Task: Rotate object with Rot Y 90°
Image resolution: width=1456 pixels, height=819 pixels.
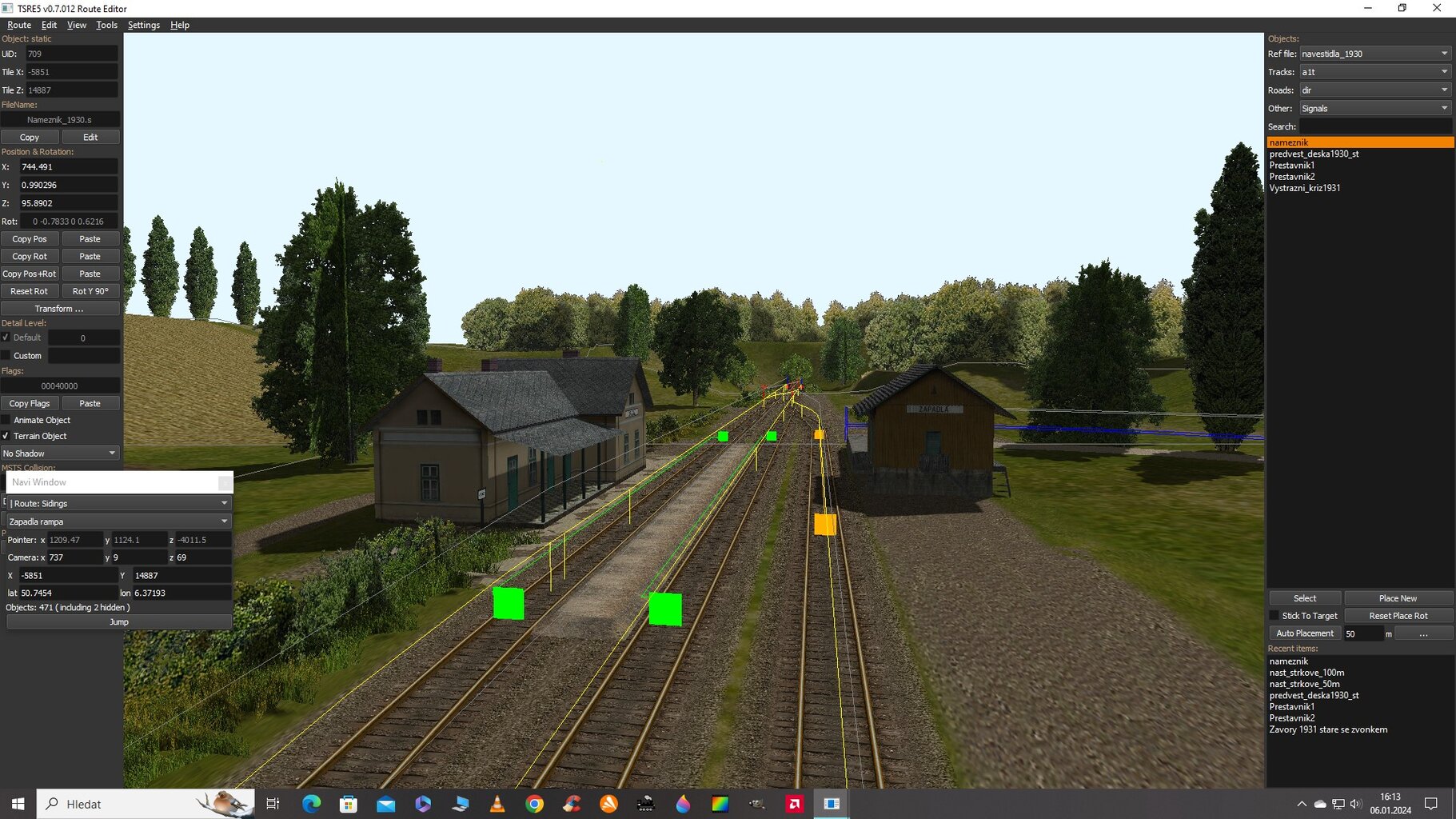Action: (x=90, y=291)
